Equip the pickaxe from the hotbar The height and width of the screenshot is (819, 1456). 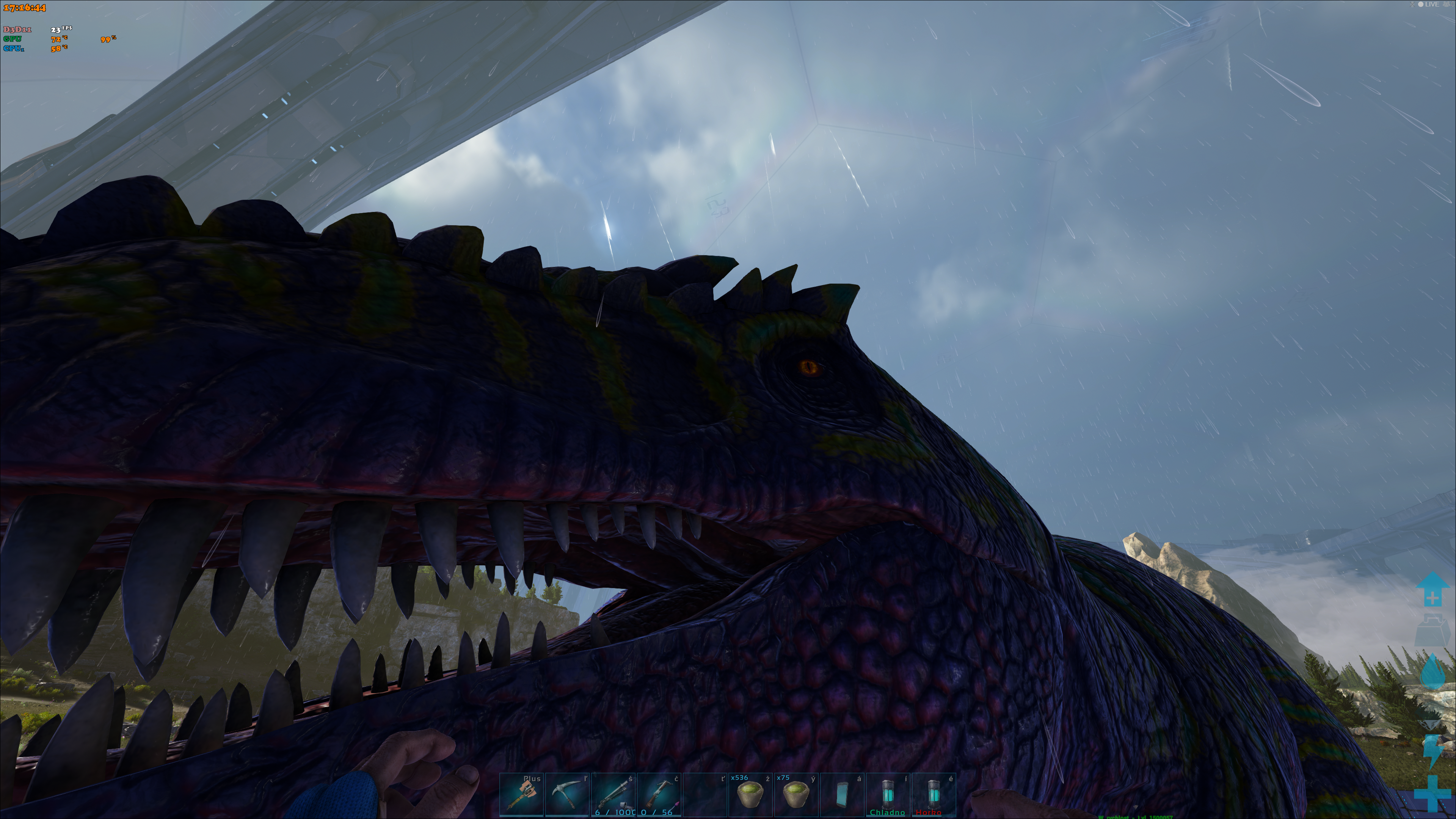click(x=568, y=795)
